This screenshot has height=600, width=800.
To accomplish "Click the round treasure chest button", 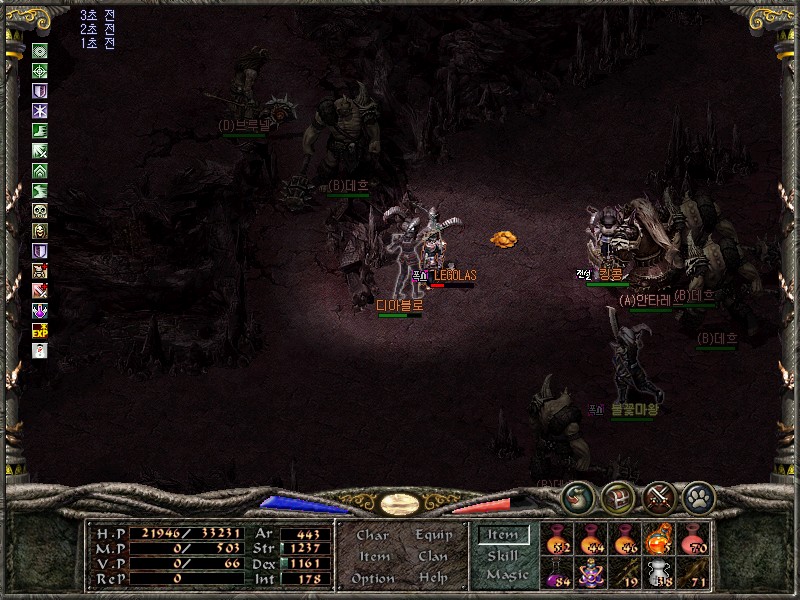I will point(618,497).
